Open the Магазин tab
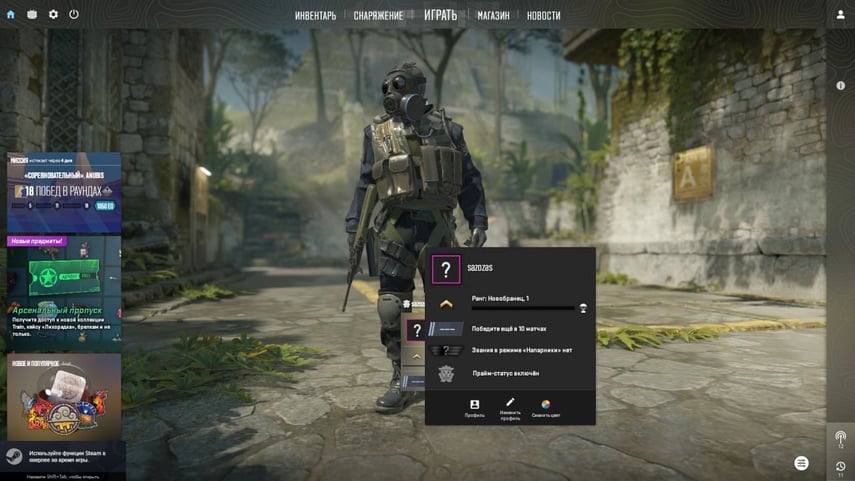855x481 pixels. coord(493,15)
